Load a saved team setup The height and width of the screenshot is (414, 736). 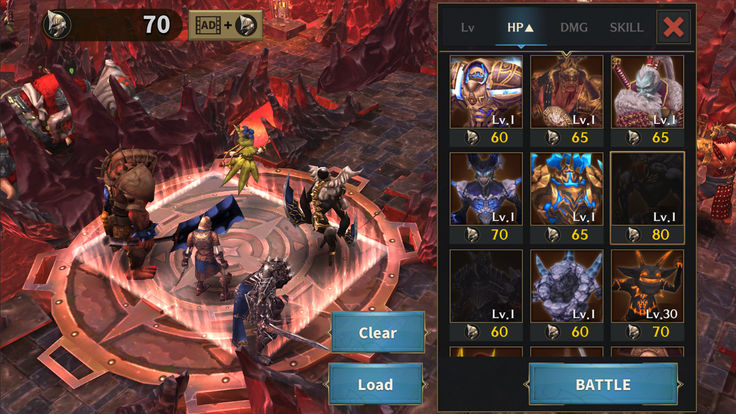coord(375,384)
